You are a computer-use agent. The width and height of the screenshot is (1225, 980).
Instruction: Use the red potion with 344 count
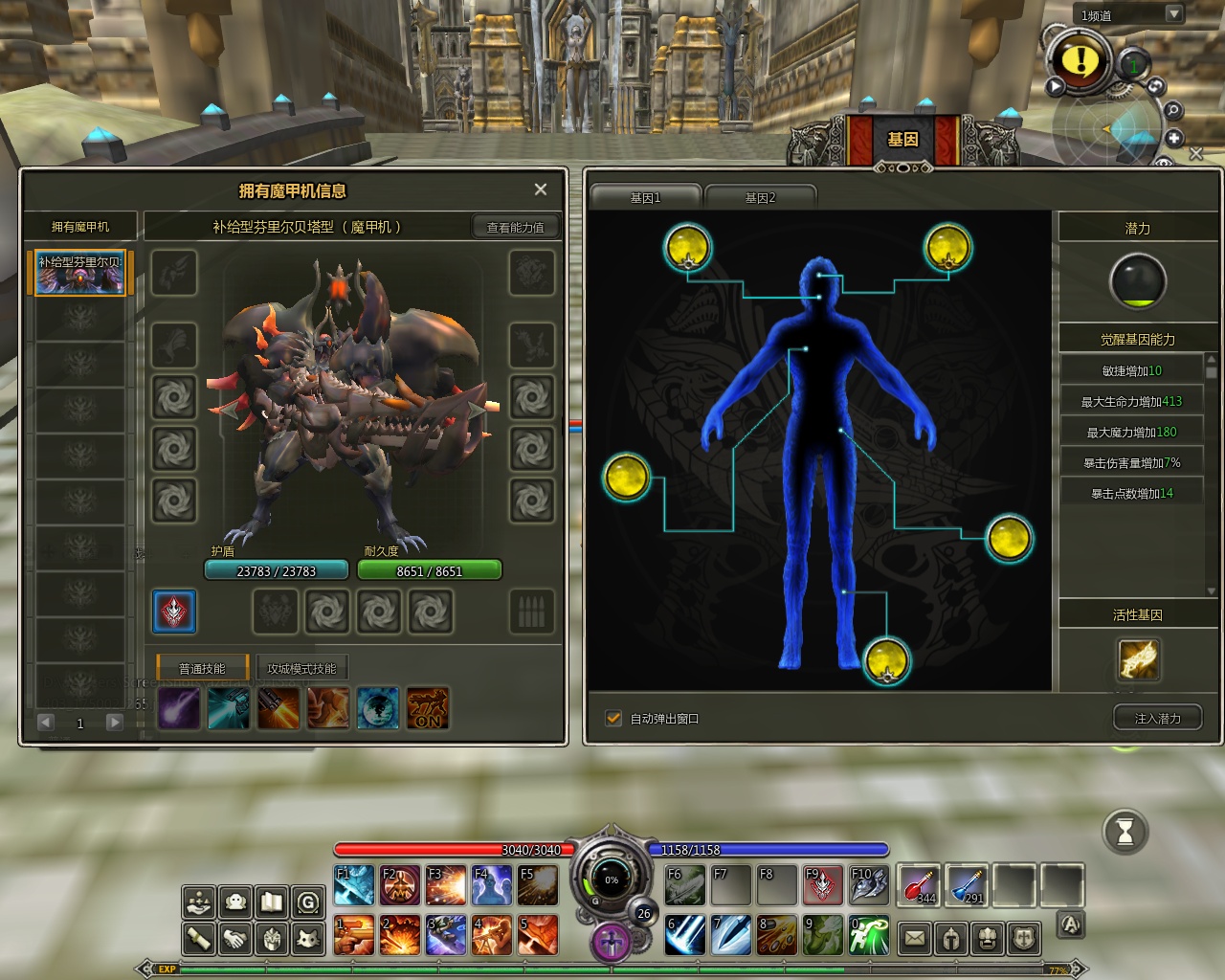click(919, 885)
